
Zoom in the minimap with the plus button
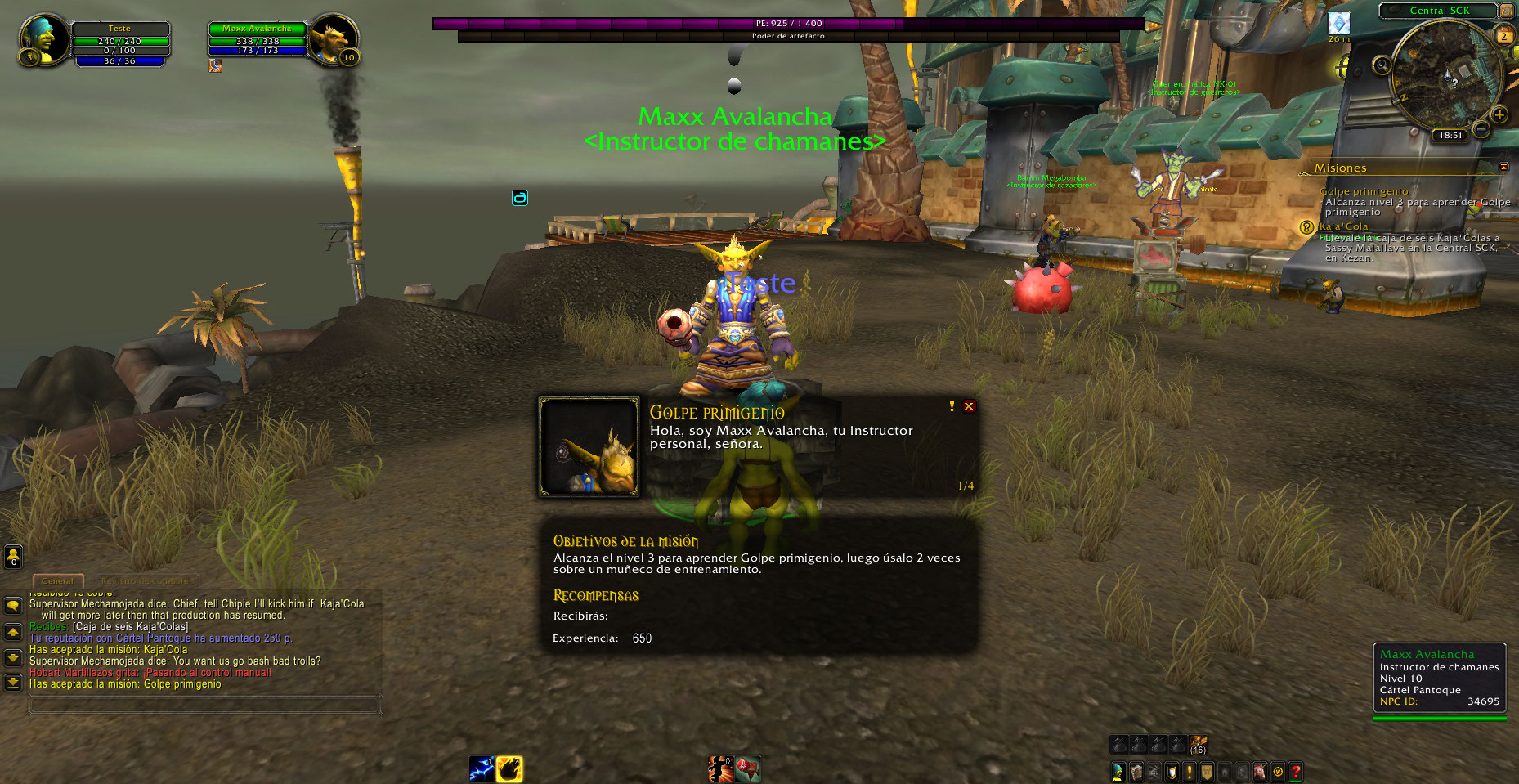[x=1499, y=114]
